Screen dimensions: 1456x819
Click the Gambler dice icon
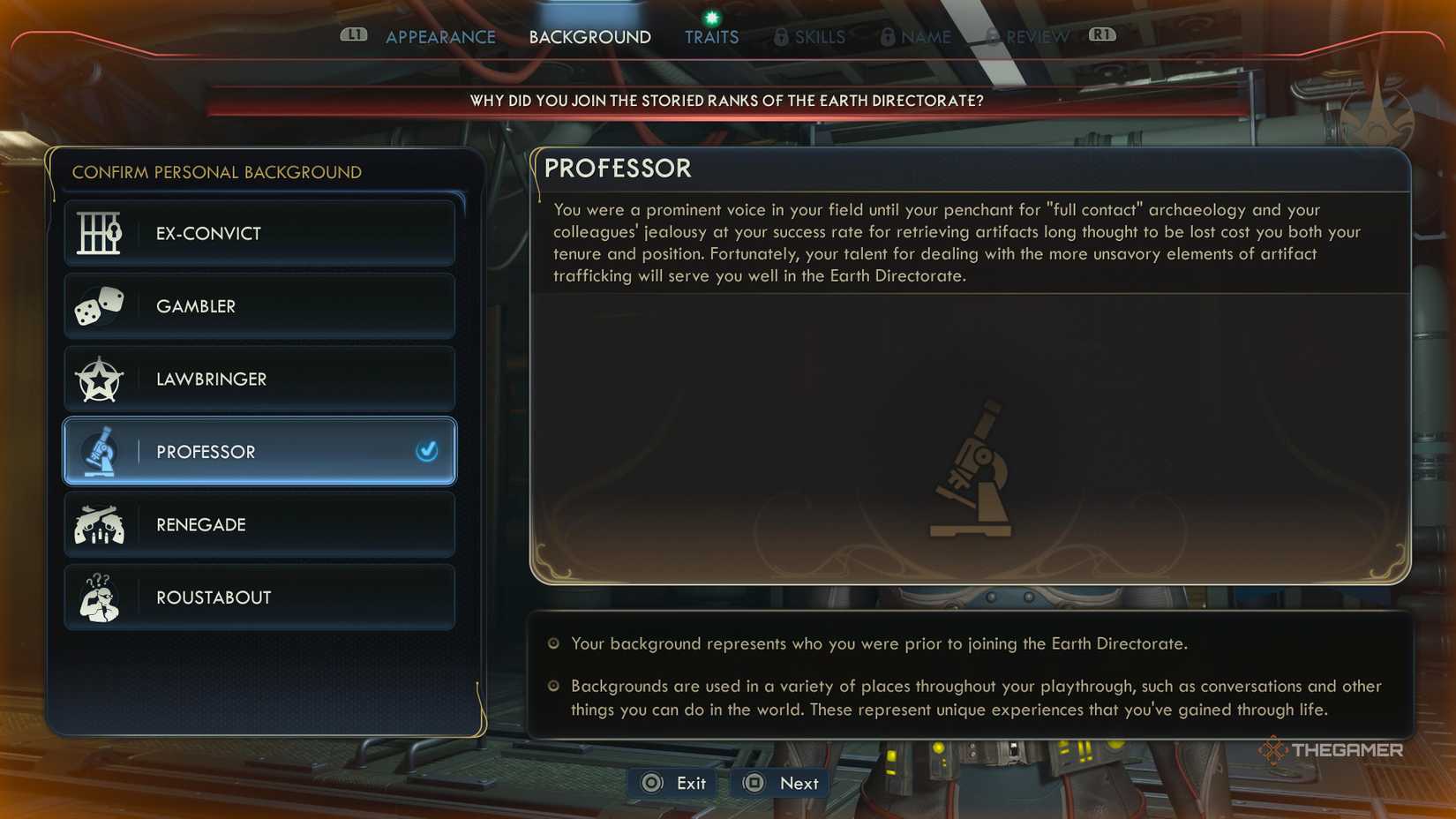pos(99,305)
